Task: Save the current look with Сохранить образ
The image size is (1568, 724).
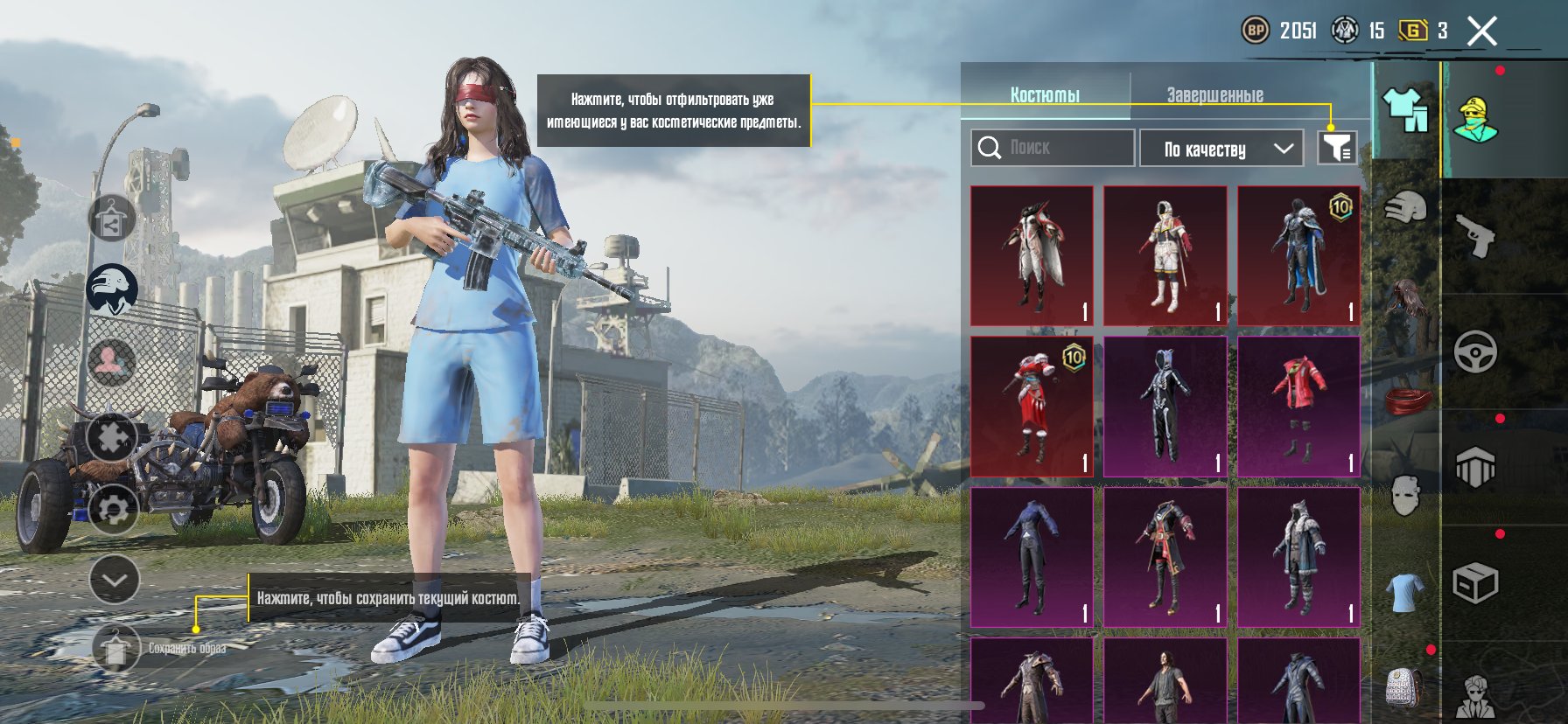Action: (x=115, y=649)
